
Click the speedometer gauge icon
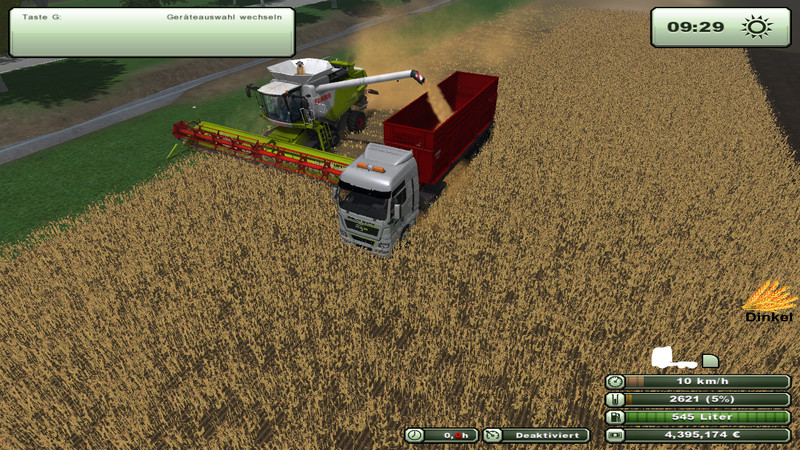615,381
